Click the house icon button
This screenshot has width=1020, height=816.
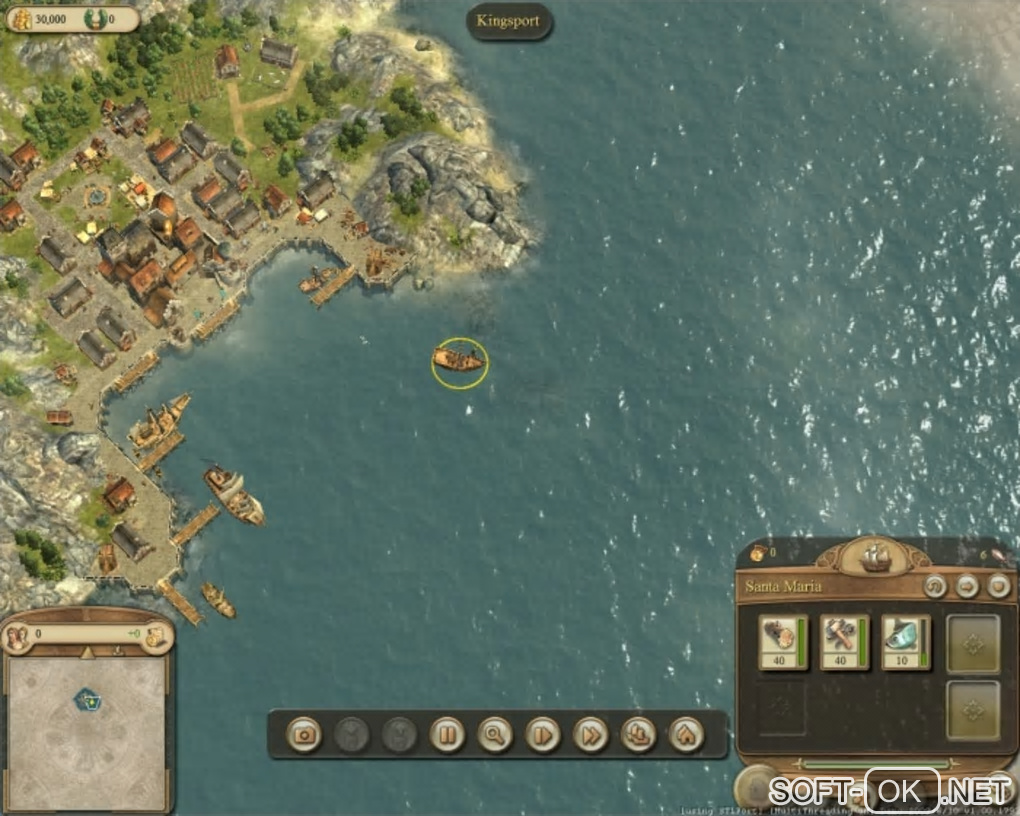pos(685,735)
